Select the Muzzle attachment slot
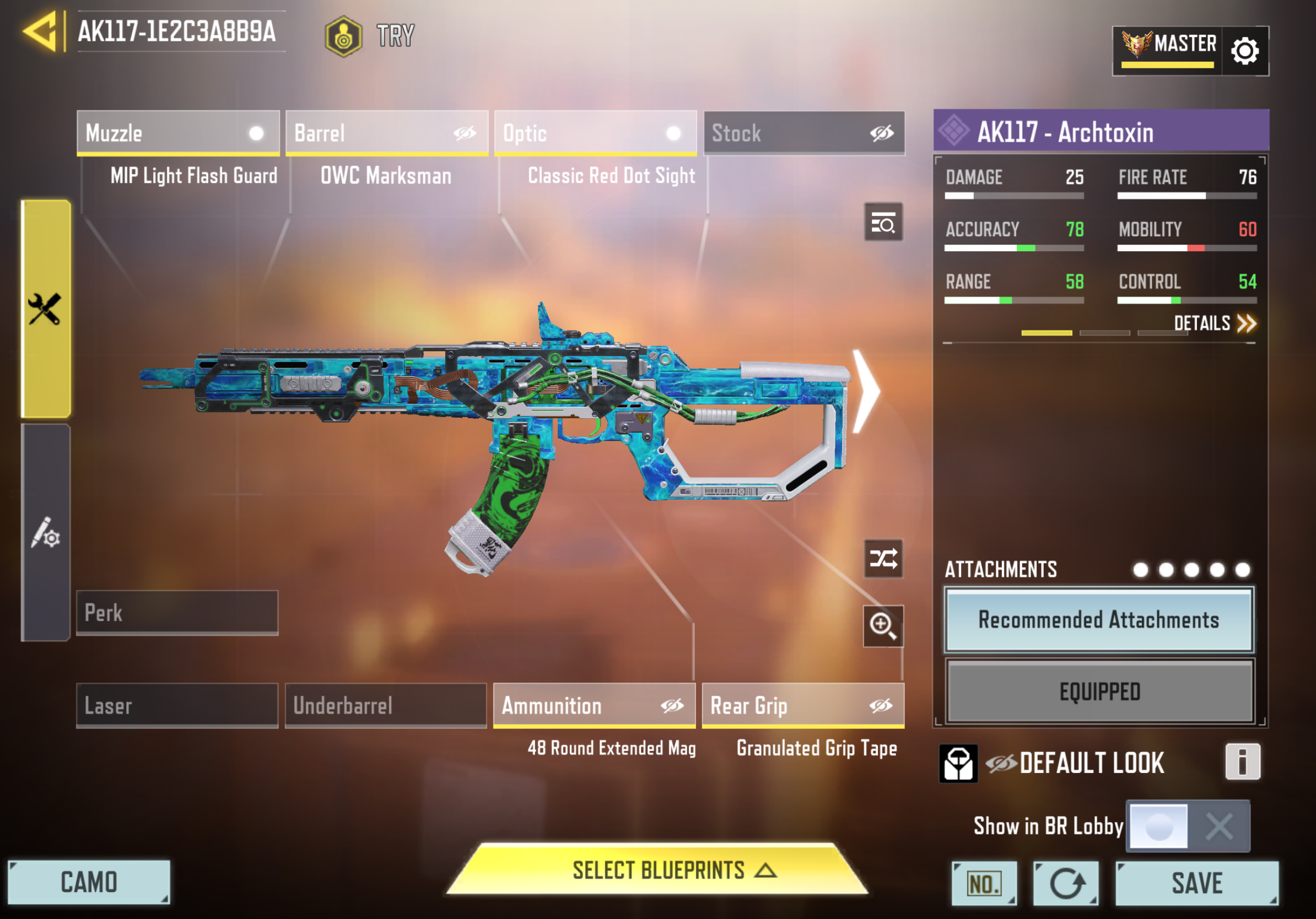 pyautogui.click(x=177, y=133)
